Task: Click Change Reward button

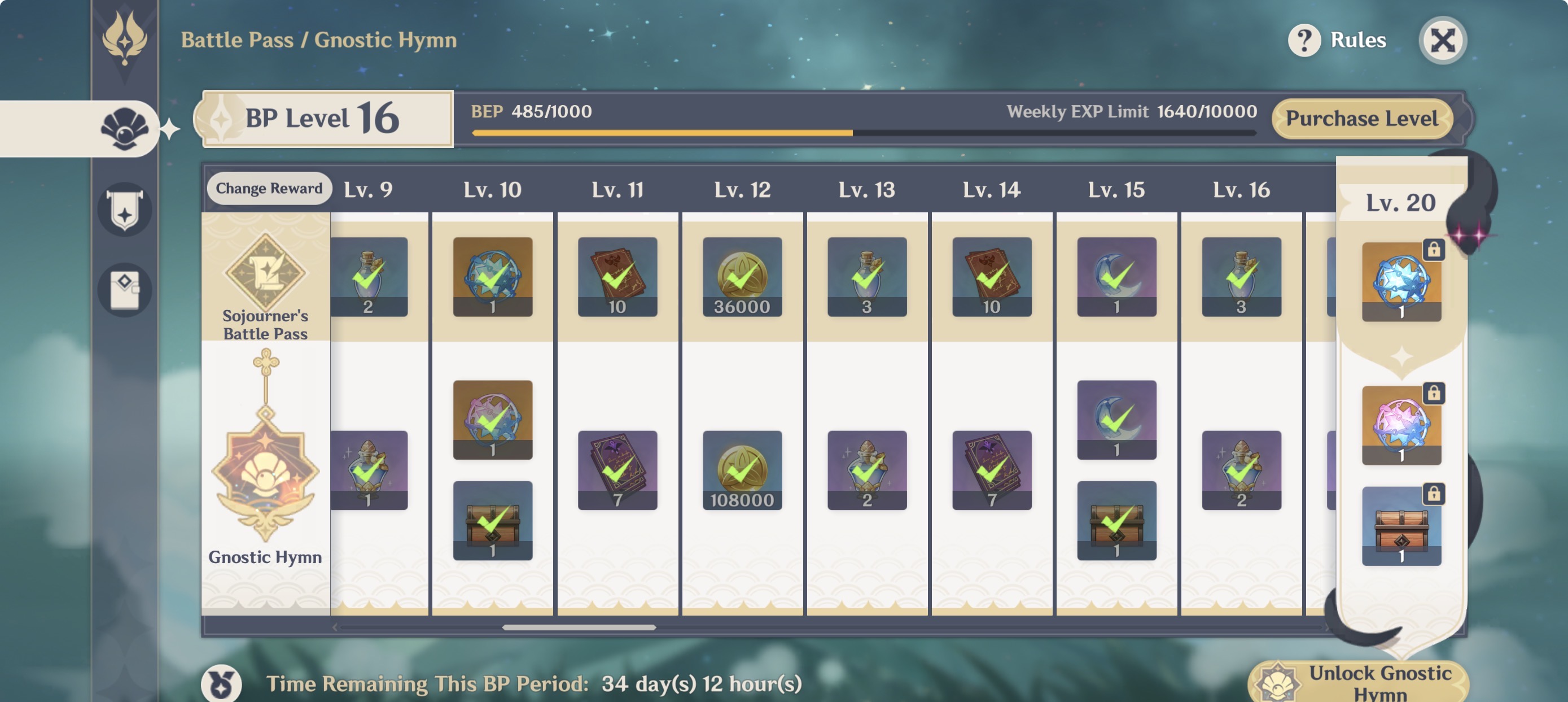Action: (x=269, y=188)
